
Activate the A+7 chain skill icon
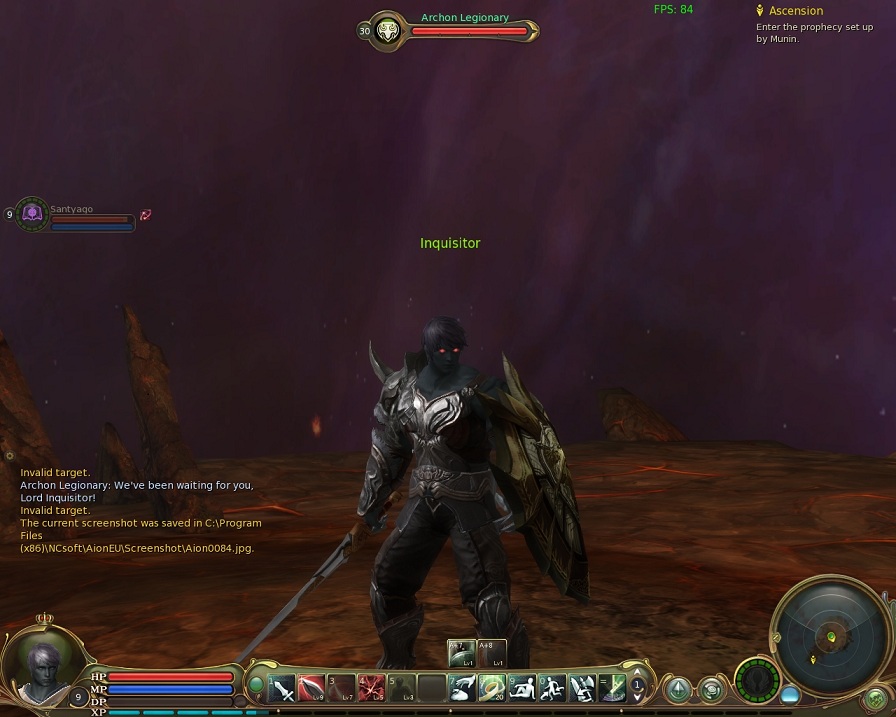pos(461,653)
